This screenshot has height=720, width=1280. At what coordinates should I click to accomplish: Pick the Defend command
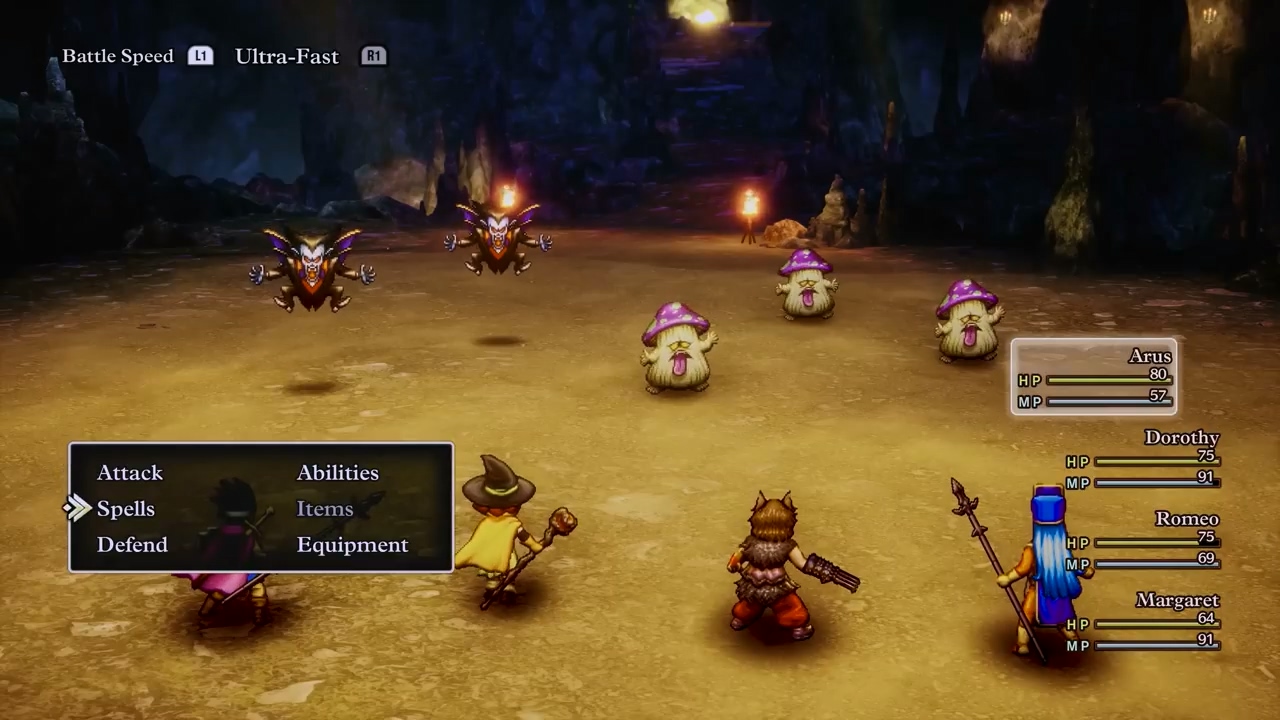pos(132,545)
